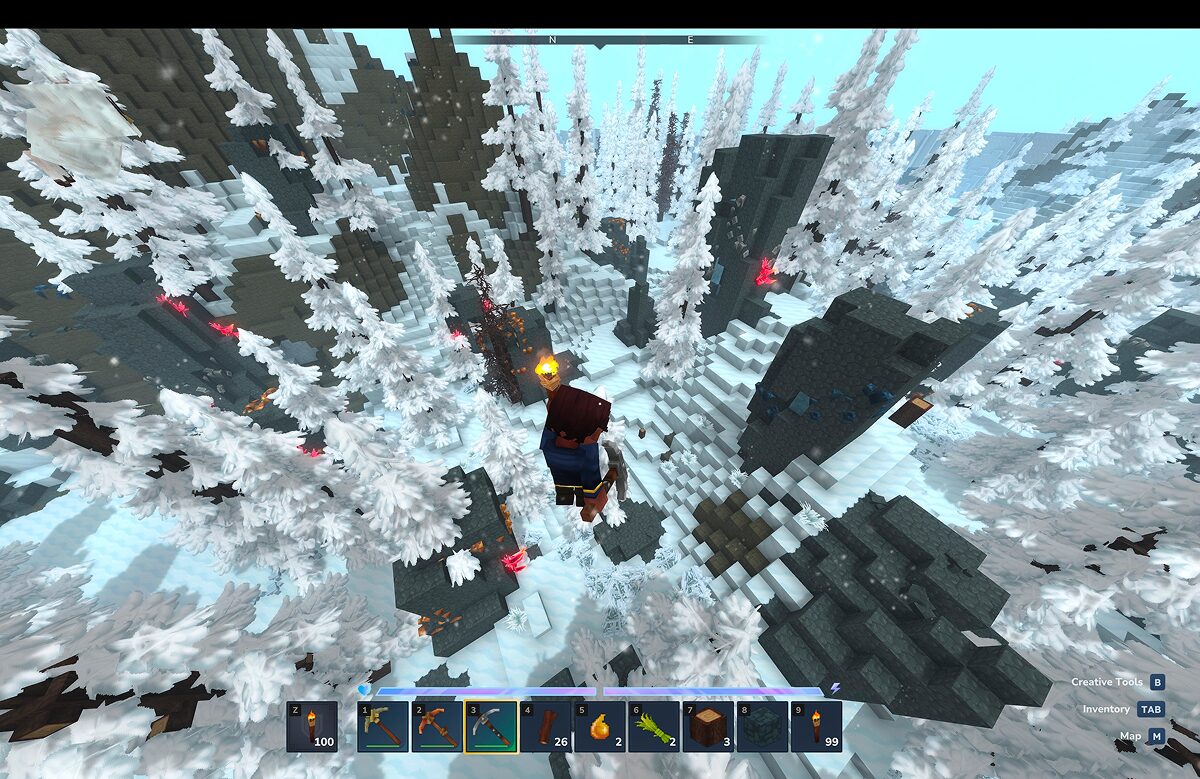The width and height of the screenshot is (1200, 779).
Task: Select the orange flame essence slot
Action: click(x=599, y=726)
